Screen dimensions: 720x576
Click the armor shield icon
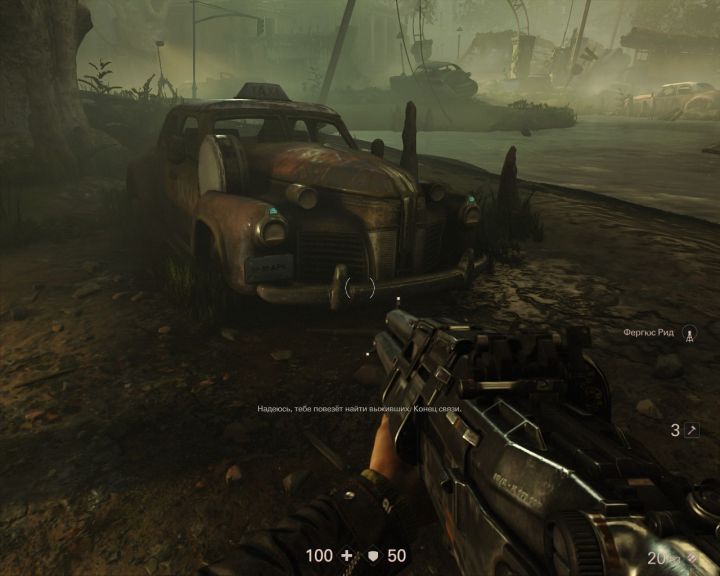(x=373, y=555)
